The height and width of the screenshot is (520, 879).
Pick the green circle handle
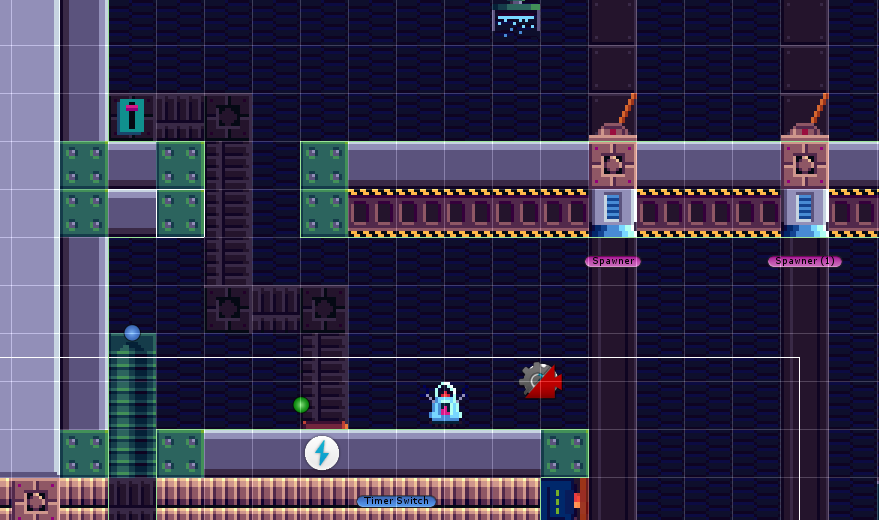[301, 405]
